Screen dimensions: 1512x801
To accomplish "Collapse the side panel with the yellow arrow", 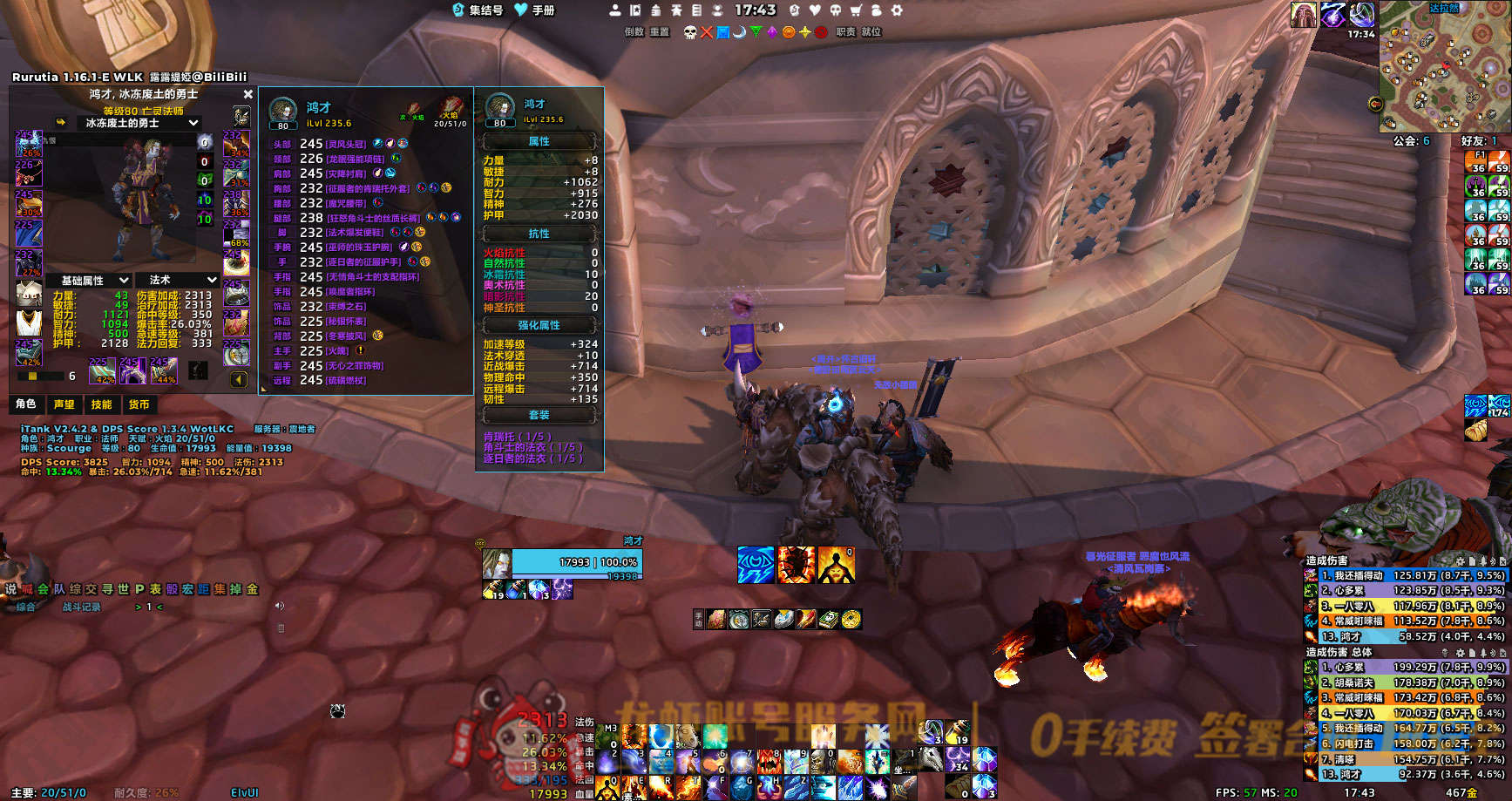I will click(x=238, y=379).
